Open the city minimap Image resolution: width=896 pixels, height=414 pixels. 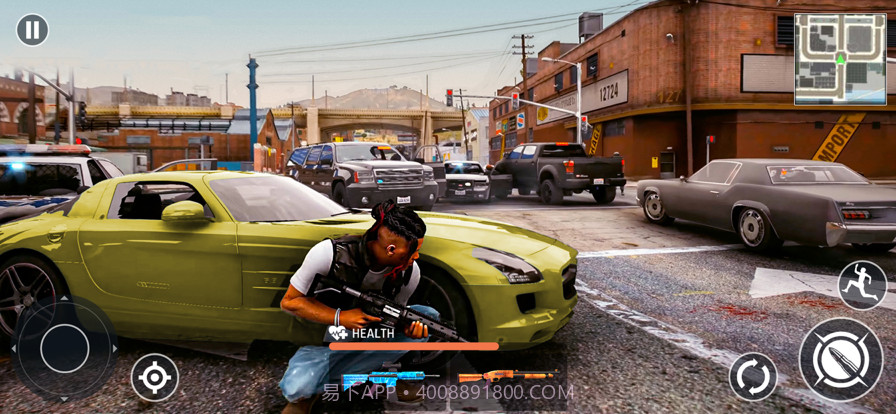(840, 59)
